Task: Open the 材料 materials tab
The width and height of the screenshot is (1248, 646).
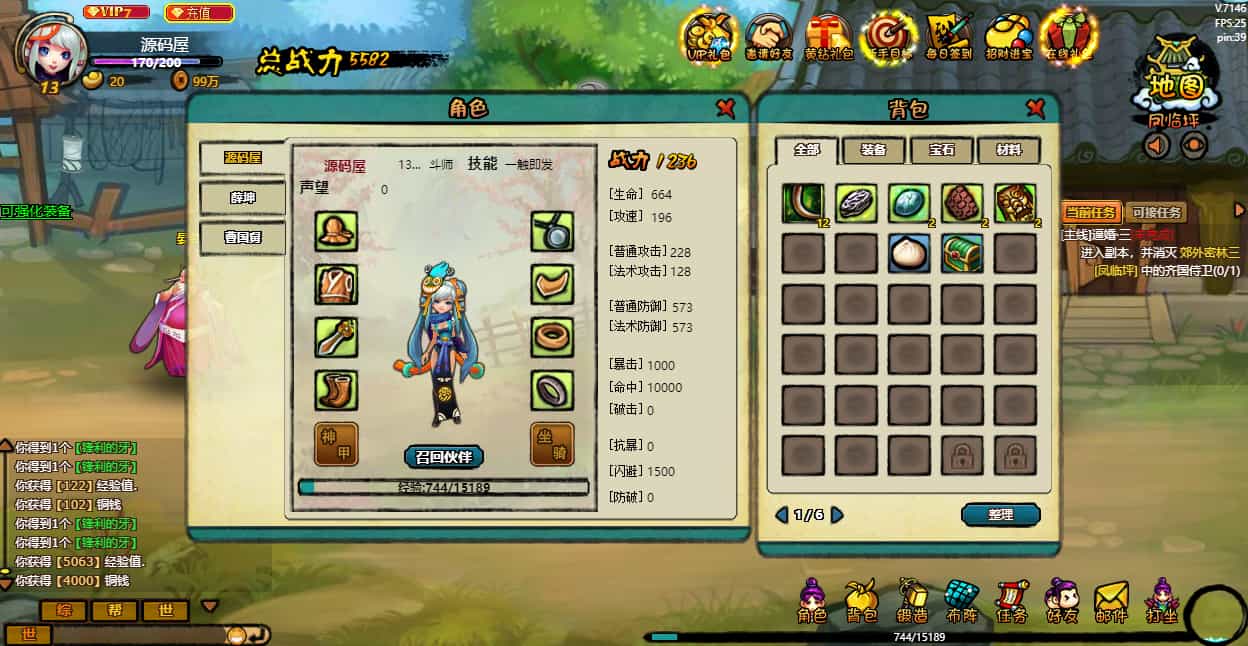Action: [x=1008, y=150]
